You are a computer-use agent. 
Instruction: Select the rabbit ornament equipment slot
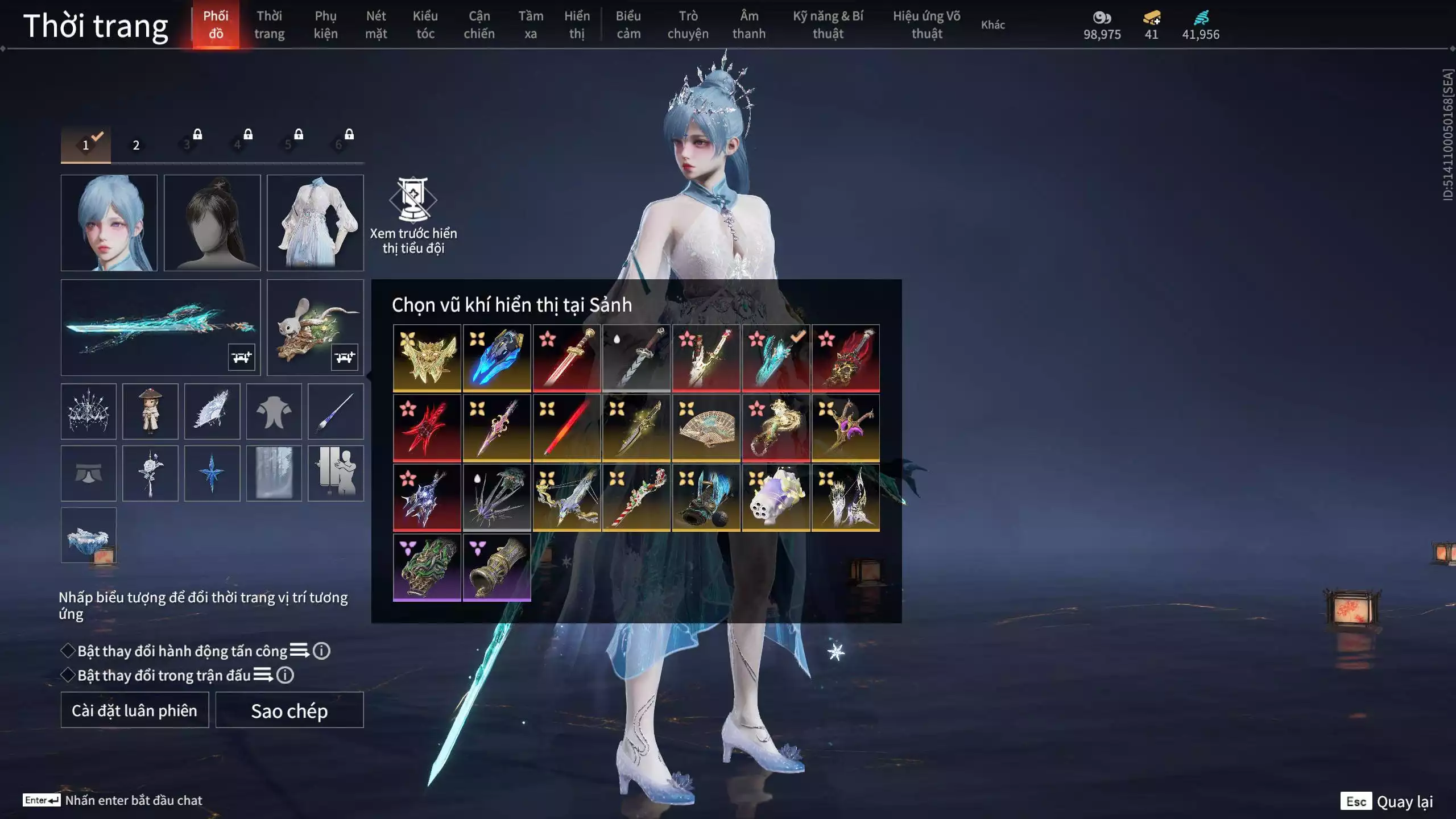(315, 328)
